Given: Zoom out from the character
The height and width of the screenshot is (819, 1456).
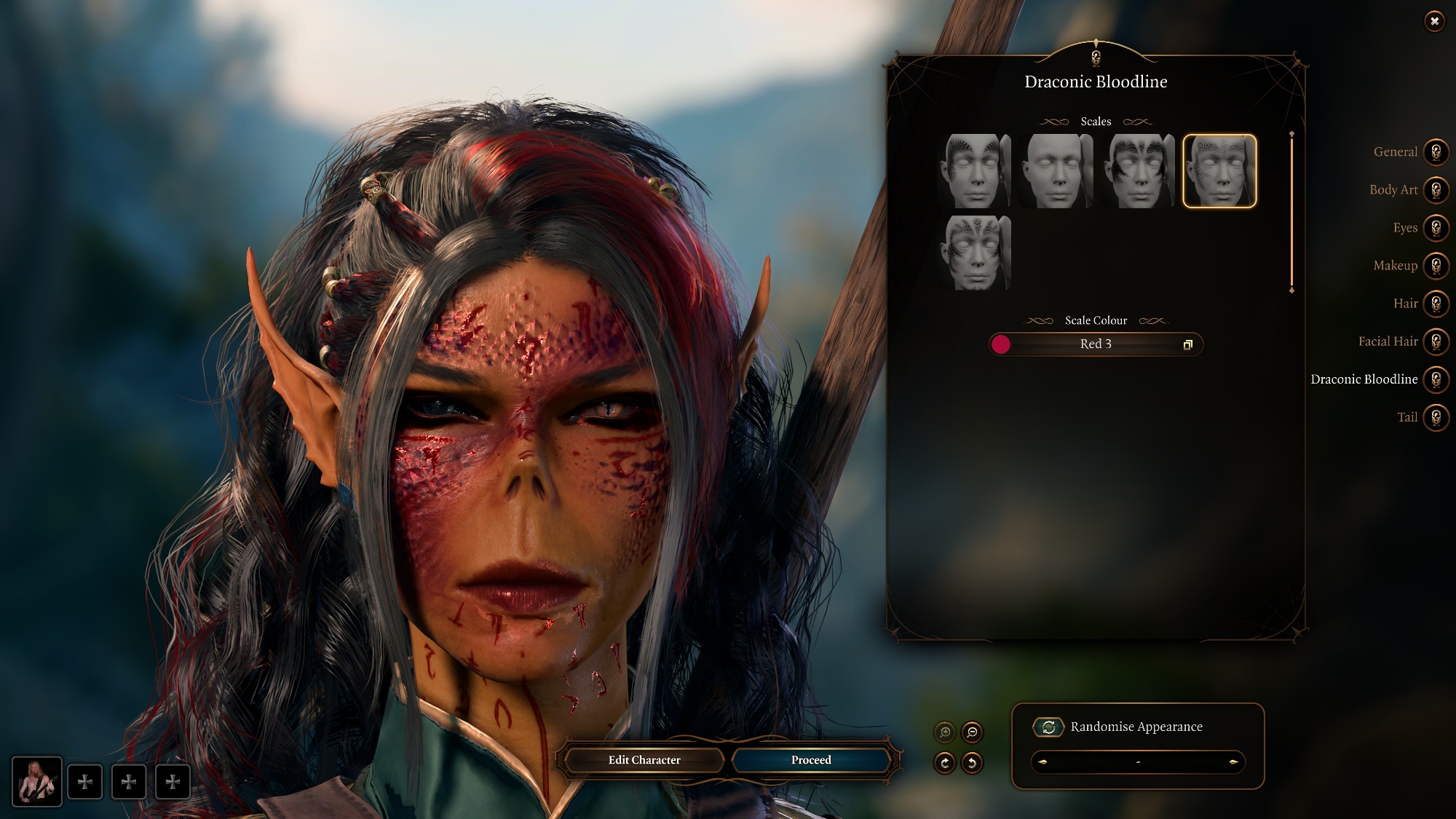Looking at the screenshot, I should click(972, 732).
